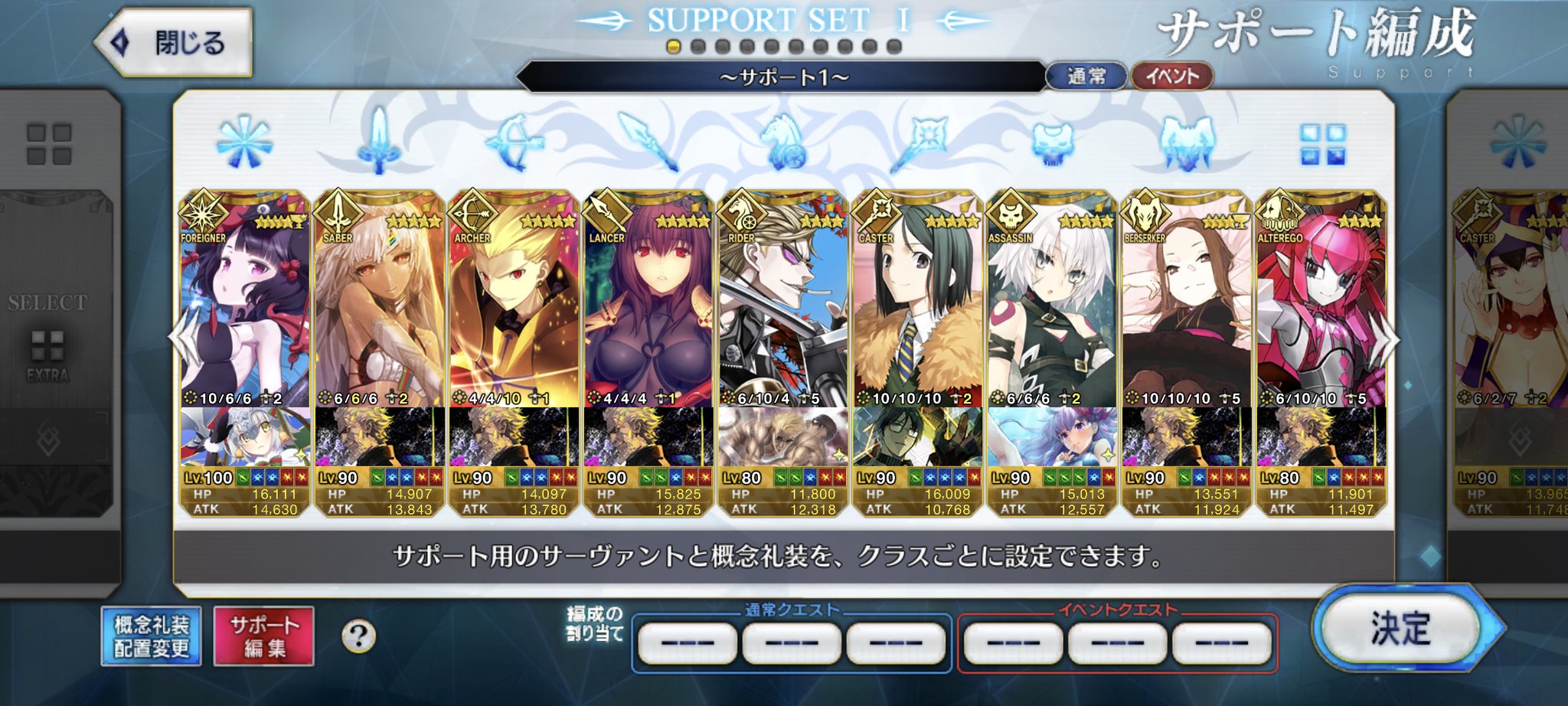Pick the Lancer servant card

tap(648, 306)
